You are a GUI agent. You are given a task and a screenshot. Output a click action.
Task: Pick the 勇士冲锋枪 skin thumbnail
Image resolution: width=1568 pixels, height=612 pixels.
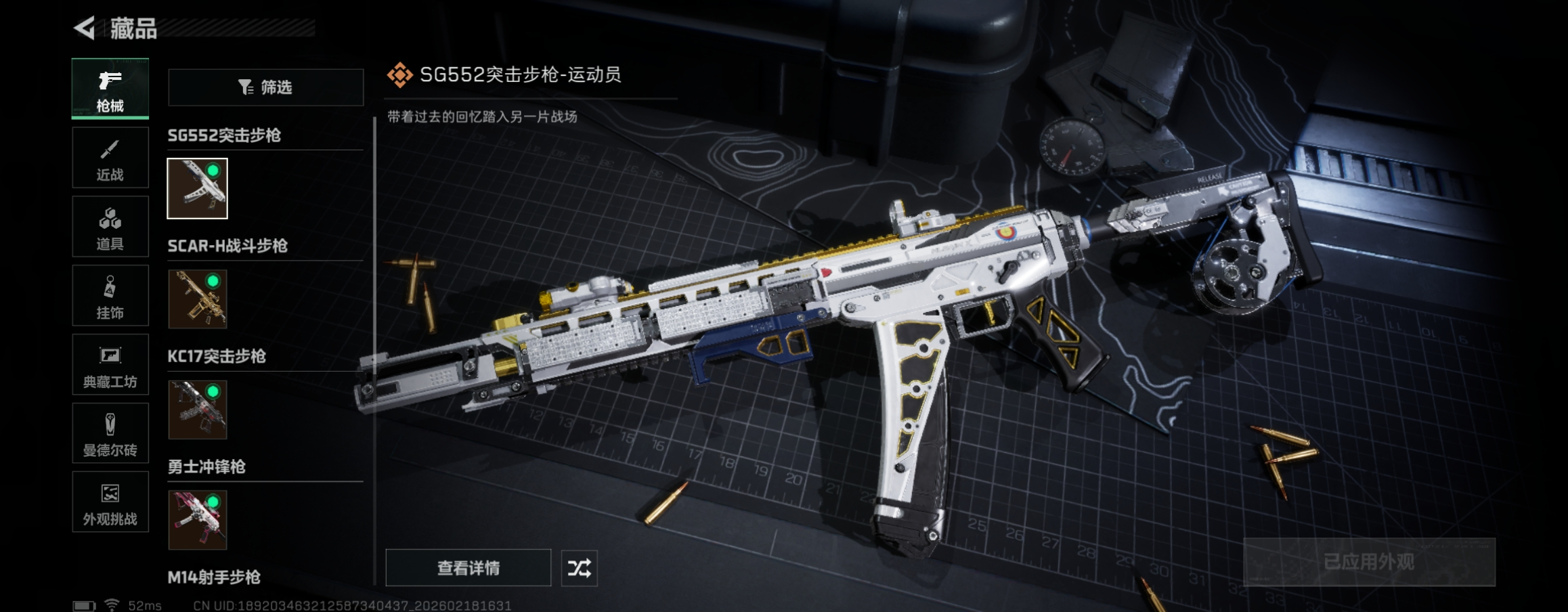click(x=198, y=520)
